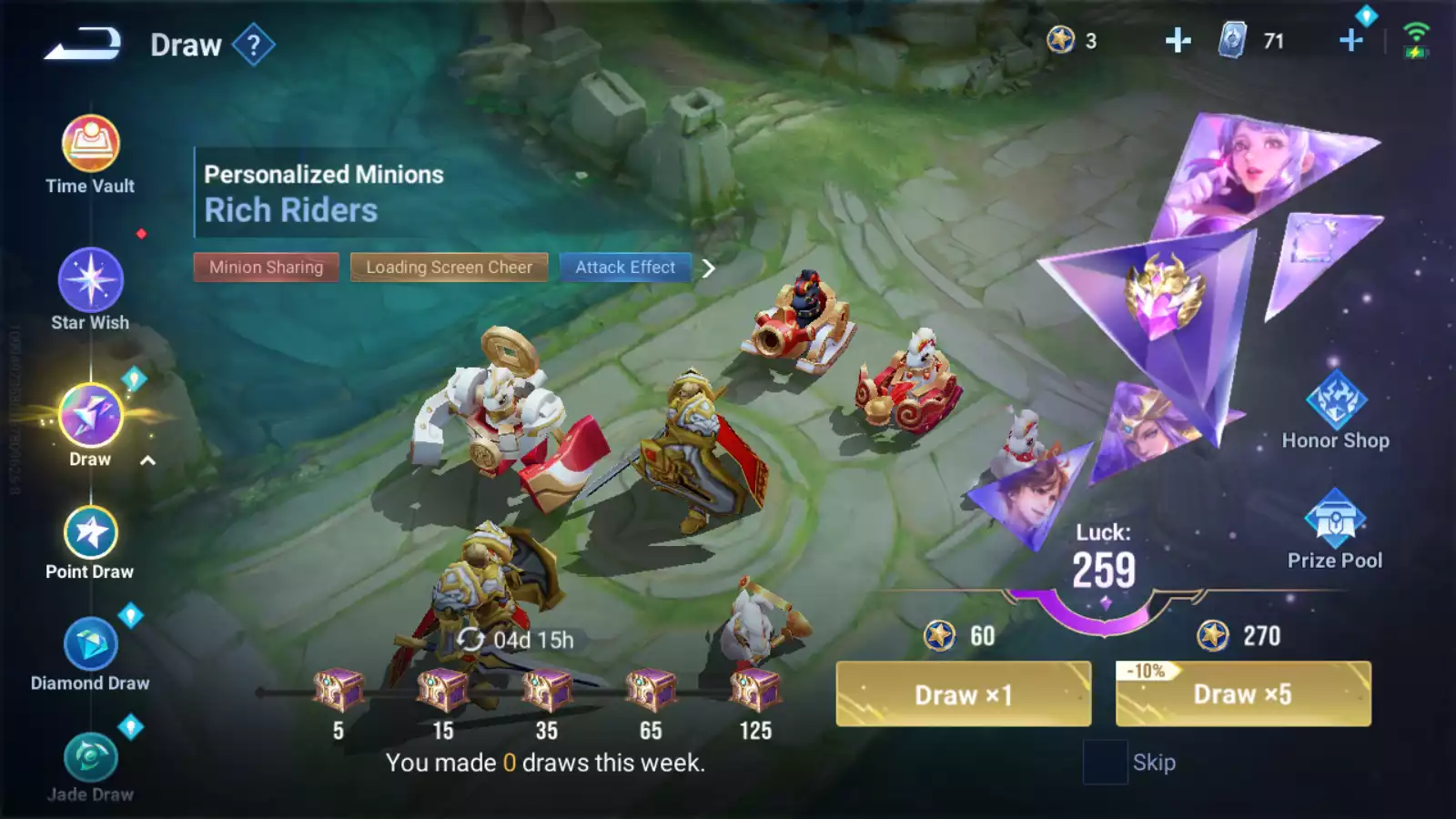Collapse the Draw section arrow
The width and height of the screenshot is (1456, 819).
[x=147, y=460]
